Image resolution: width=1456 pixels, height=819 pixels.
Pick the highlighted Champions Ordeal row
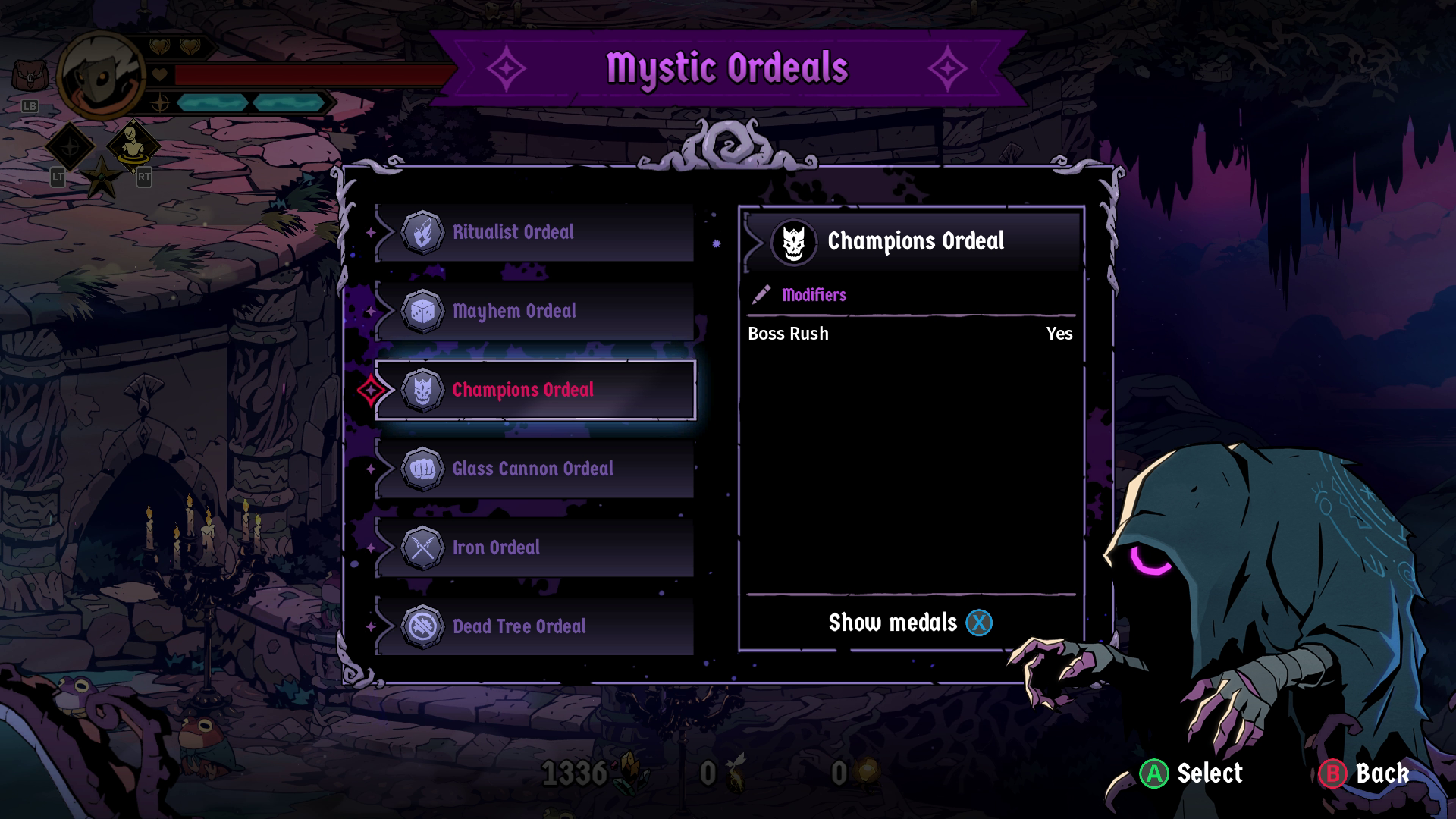coord(534,390)
